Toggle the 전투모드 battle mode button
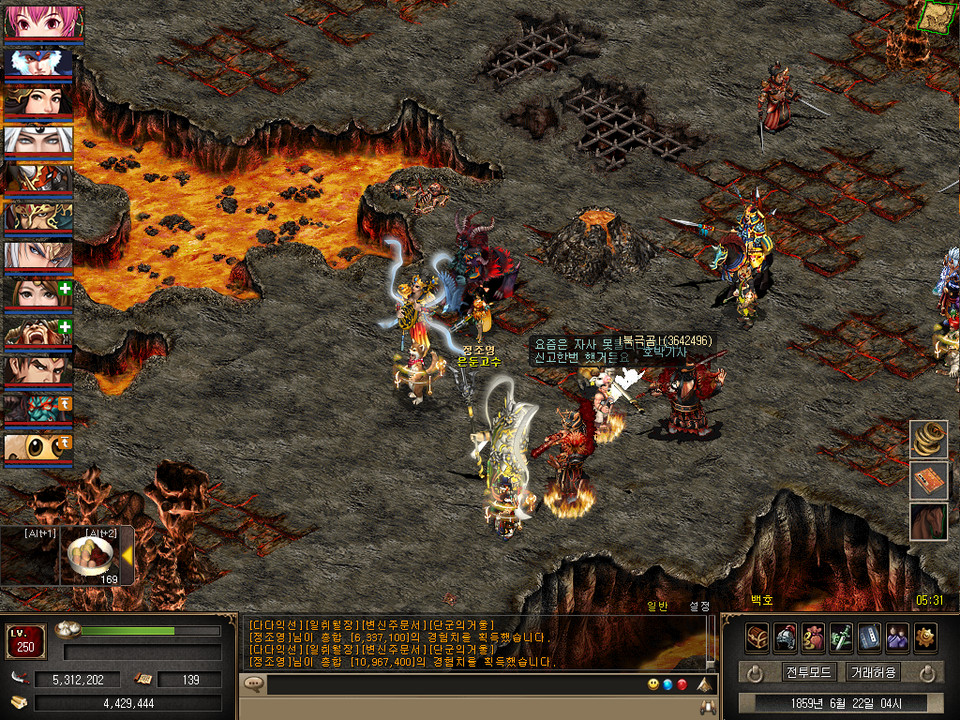This screenshot has width=960, height=720. pos(809,672)
